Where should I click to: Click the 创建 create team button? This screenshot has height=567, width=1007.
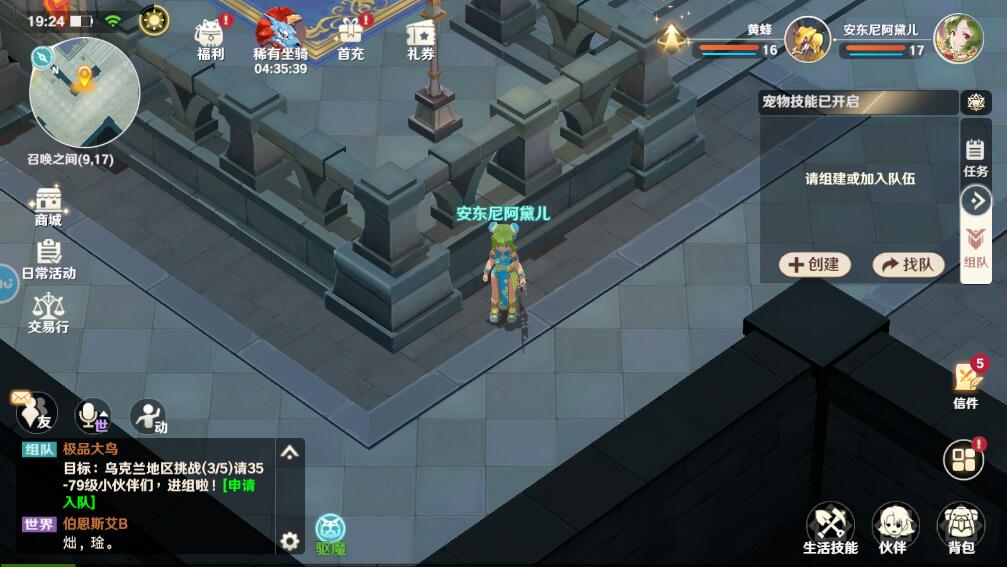click(815, 264)
